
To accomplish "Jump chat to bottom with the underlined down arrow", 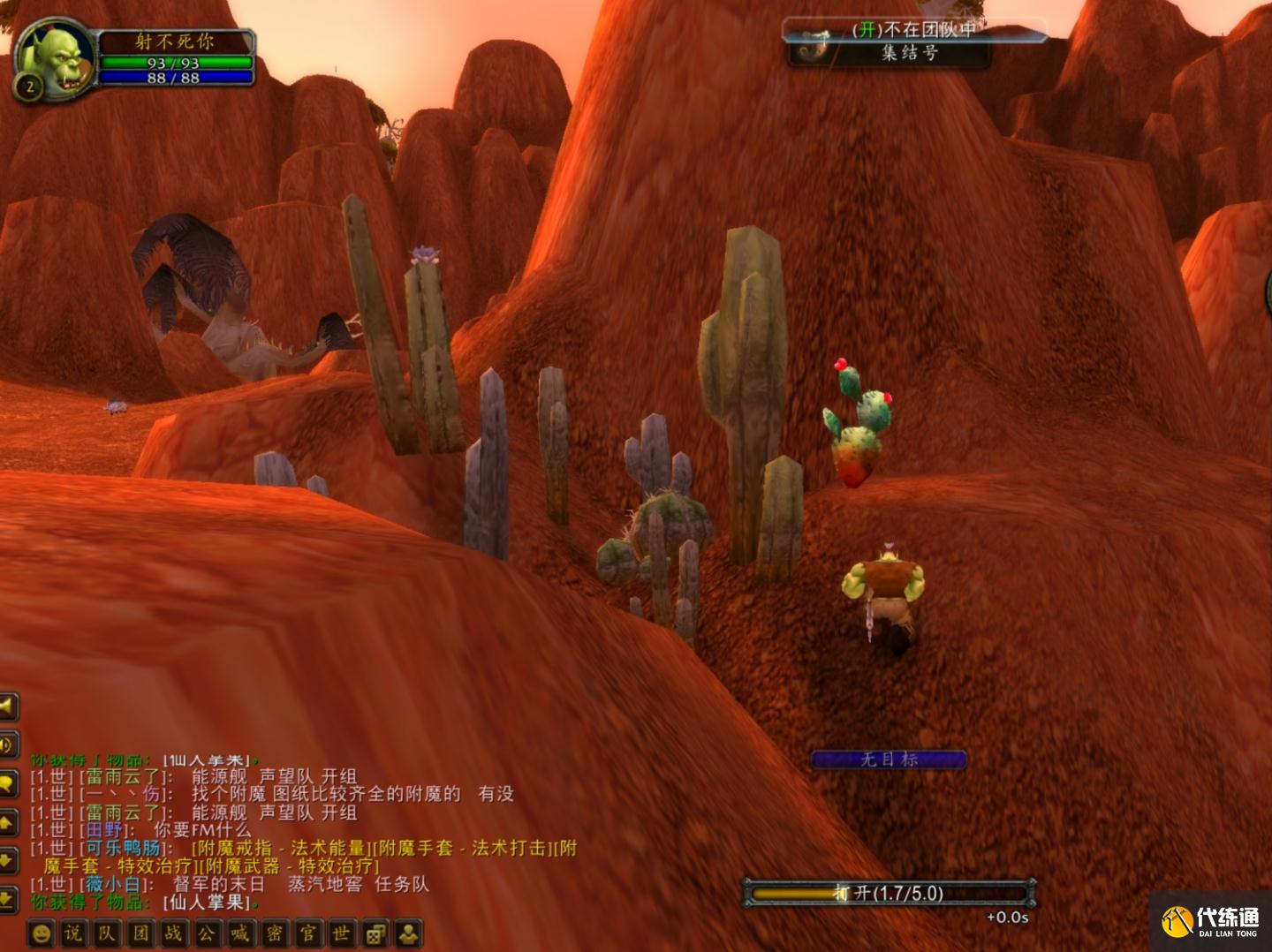I will tap(7, 900).
